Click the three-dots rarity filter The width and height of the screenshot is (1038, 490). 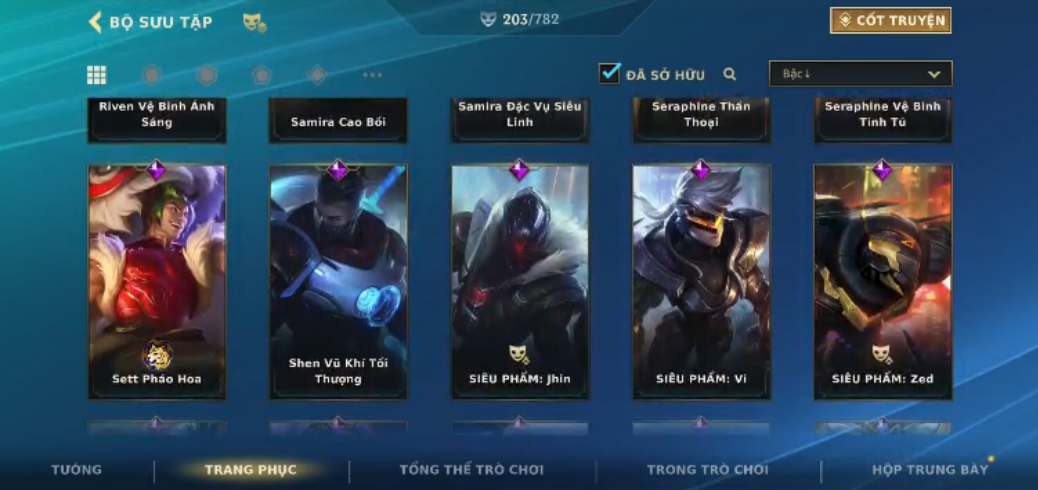(372, 75)
